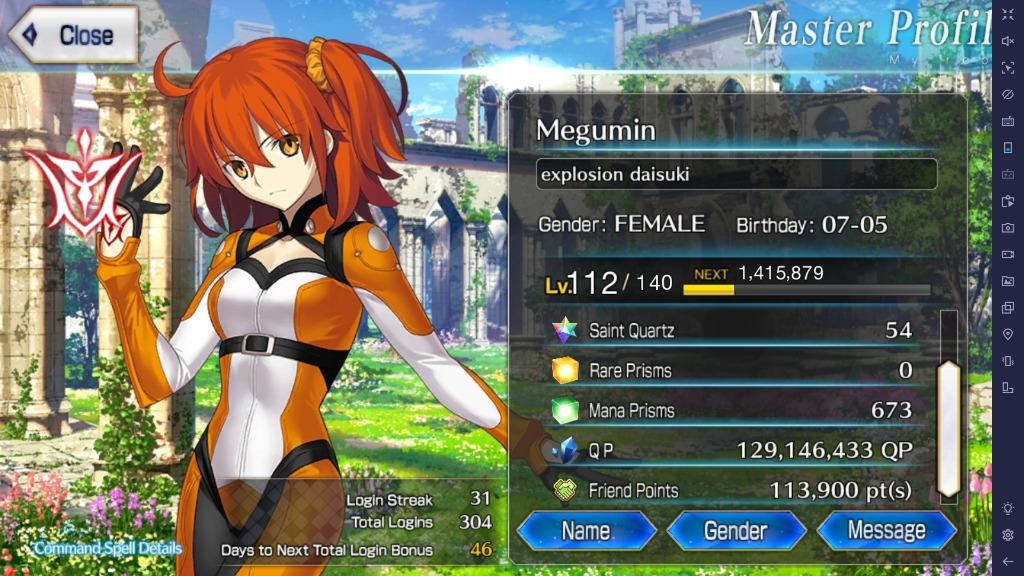
Task: Take a screenshot with the camera icon
Action: (1008, 228)
